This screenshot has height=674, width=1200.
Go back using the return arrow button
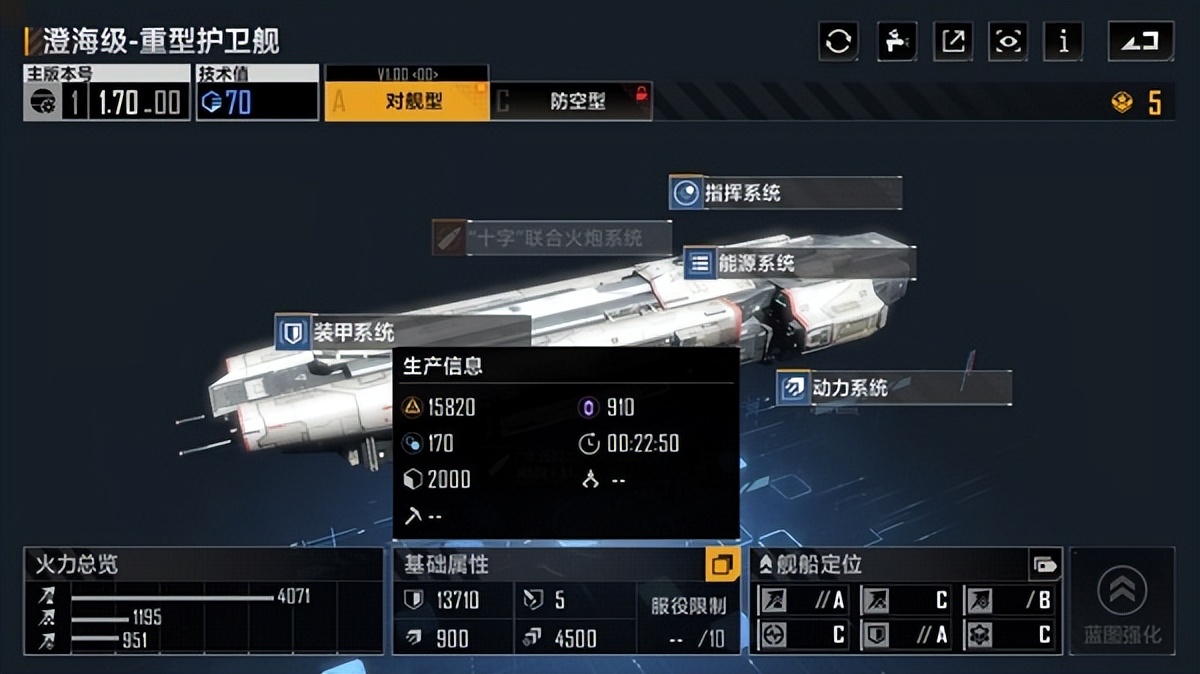pos(1140,41)
